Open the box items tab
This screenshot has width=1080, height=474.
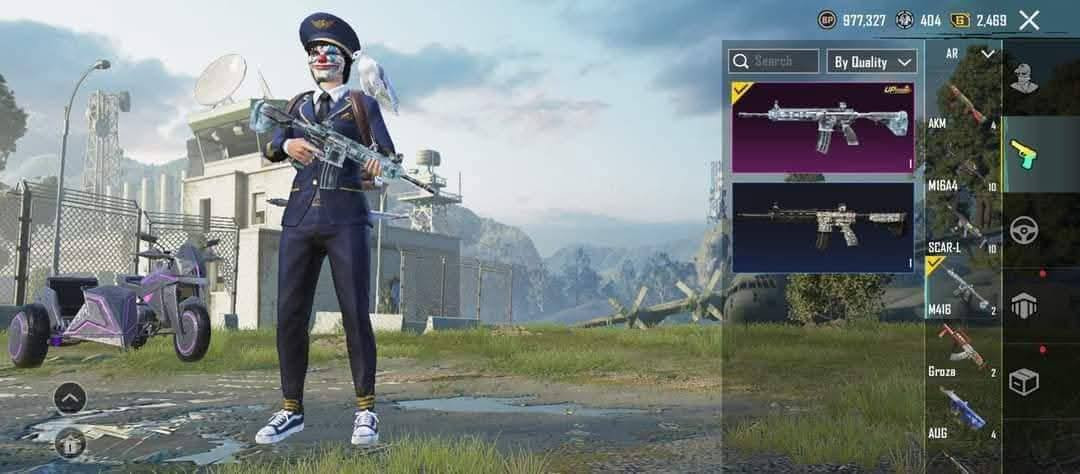pos(1024,382)
